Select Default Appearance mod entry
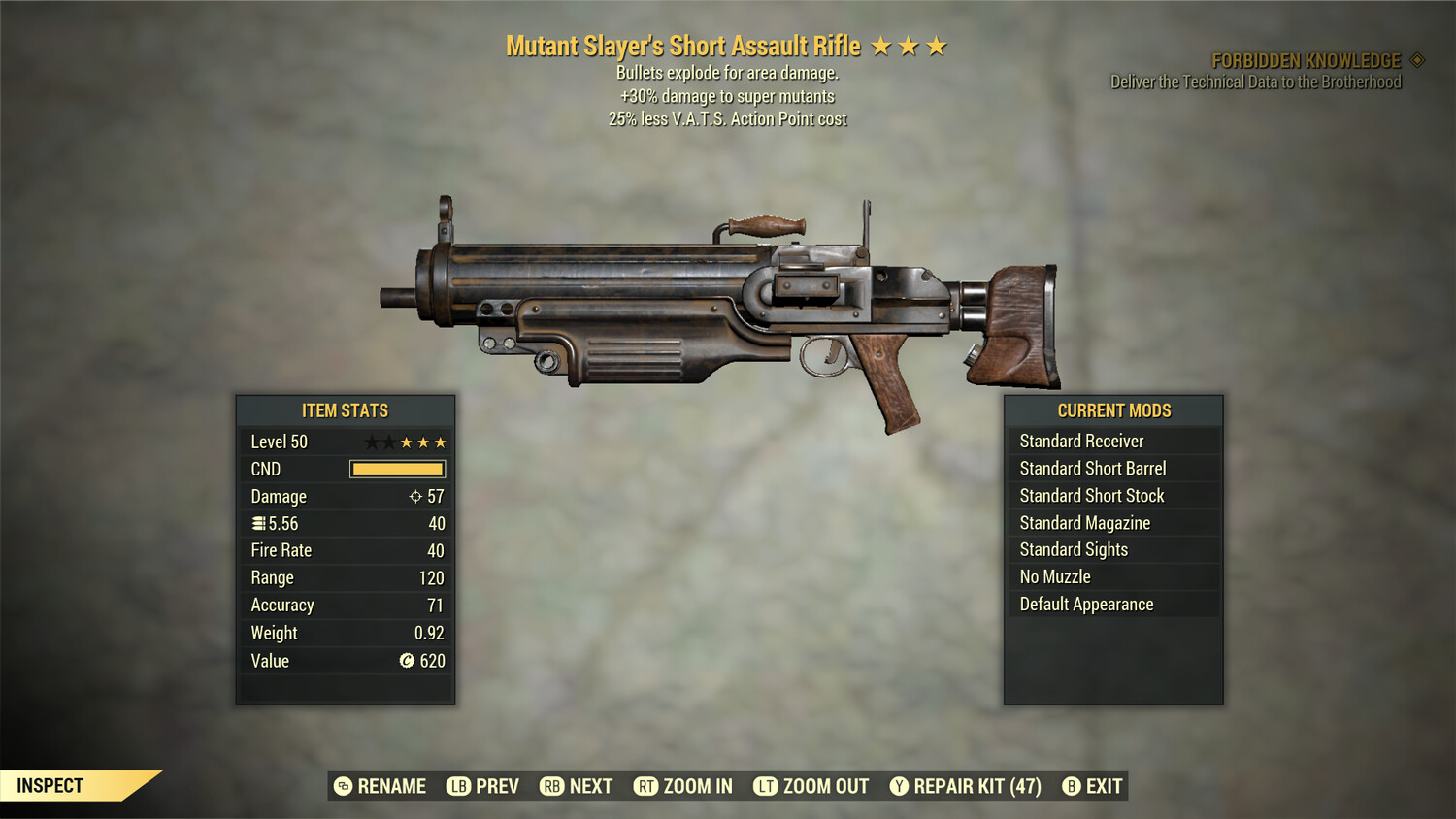Image resolution: width=1456 pixels, height=819 pixels. click(x=1086, y=604)
